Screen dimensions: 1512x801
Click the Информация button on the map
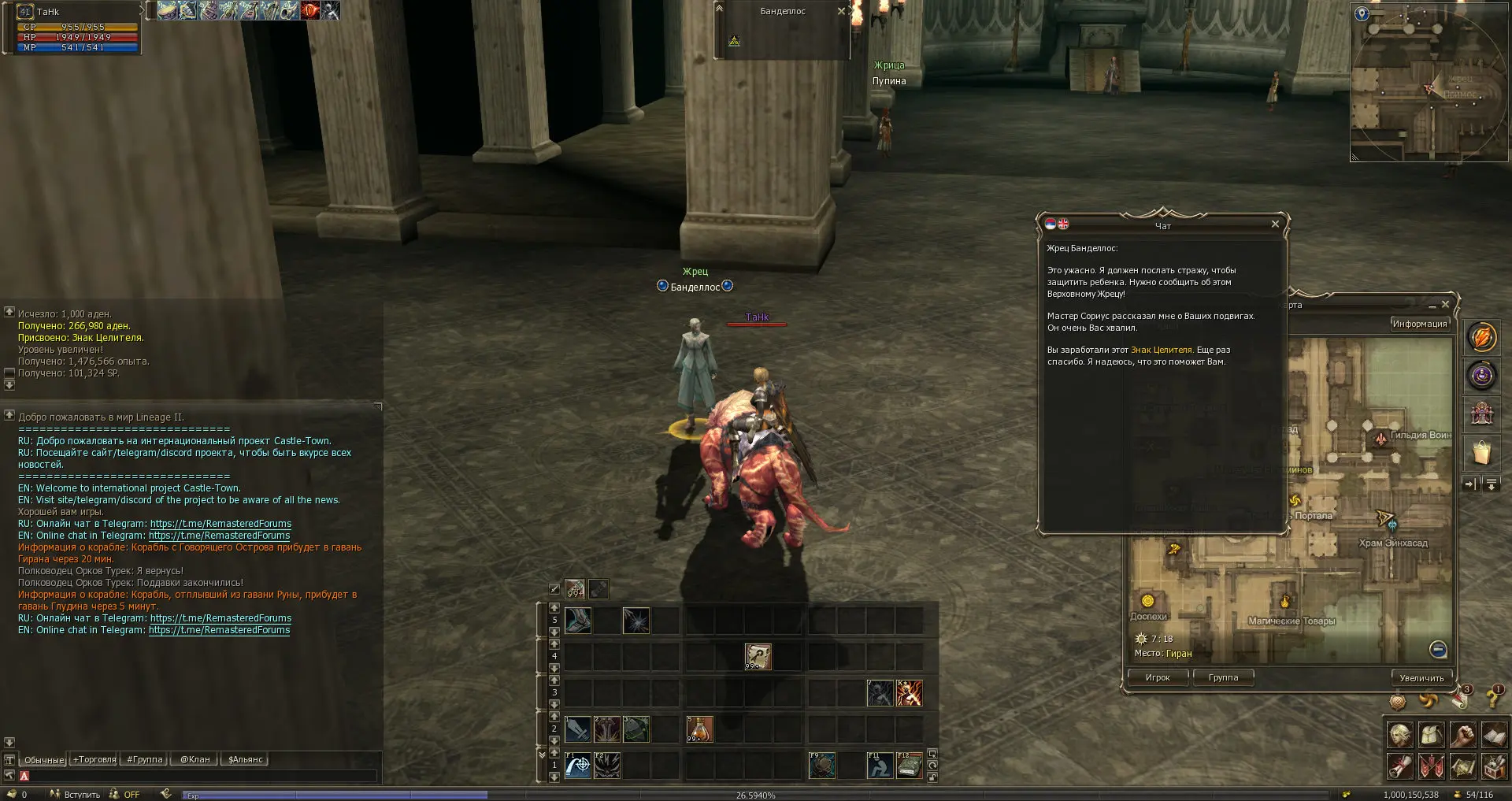[1419, 324]
